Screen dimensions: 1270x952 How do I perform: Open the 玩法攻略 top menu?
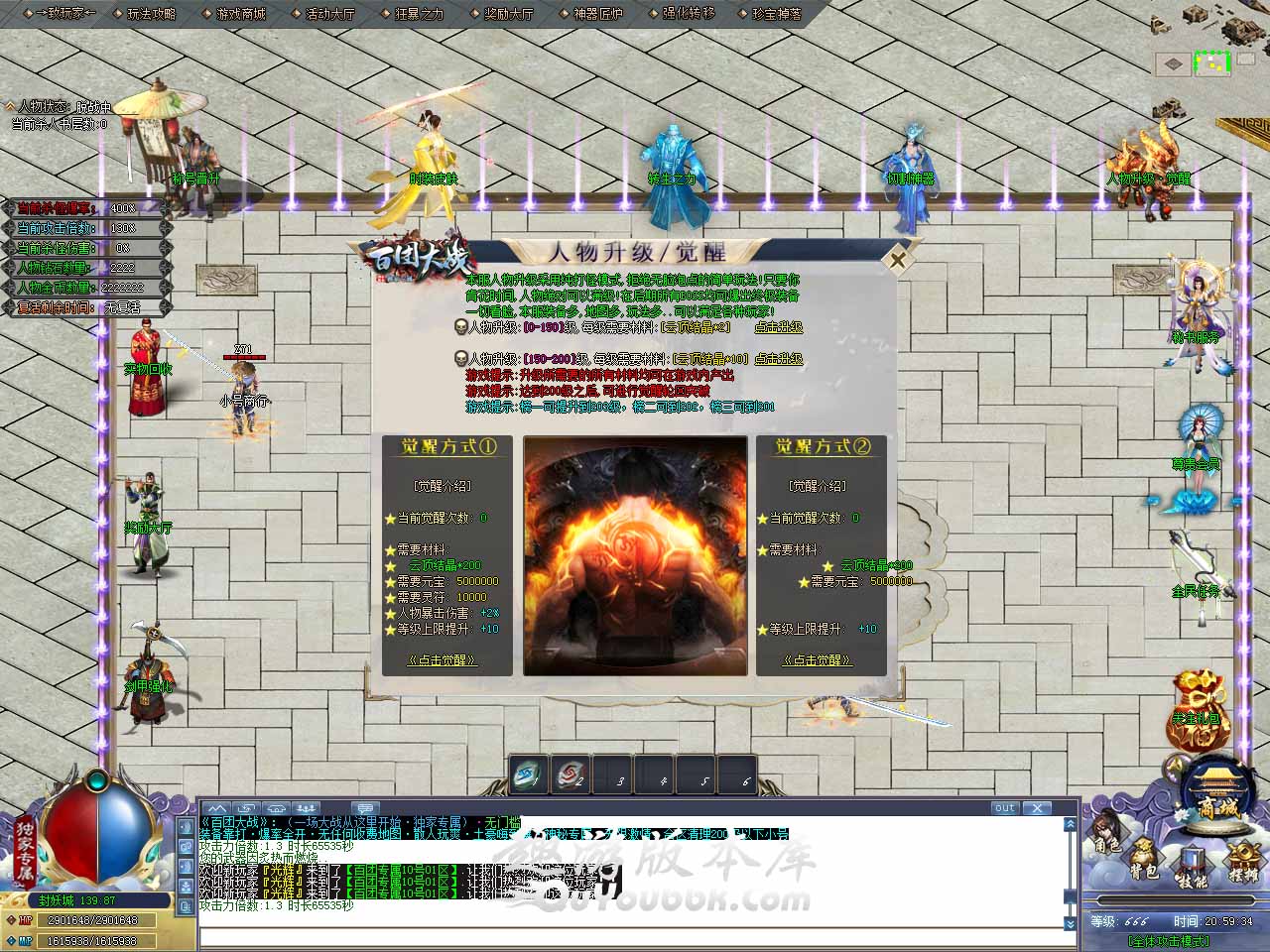click(152, 14)
